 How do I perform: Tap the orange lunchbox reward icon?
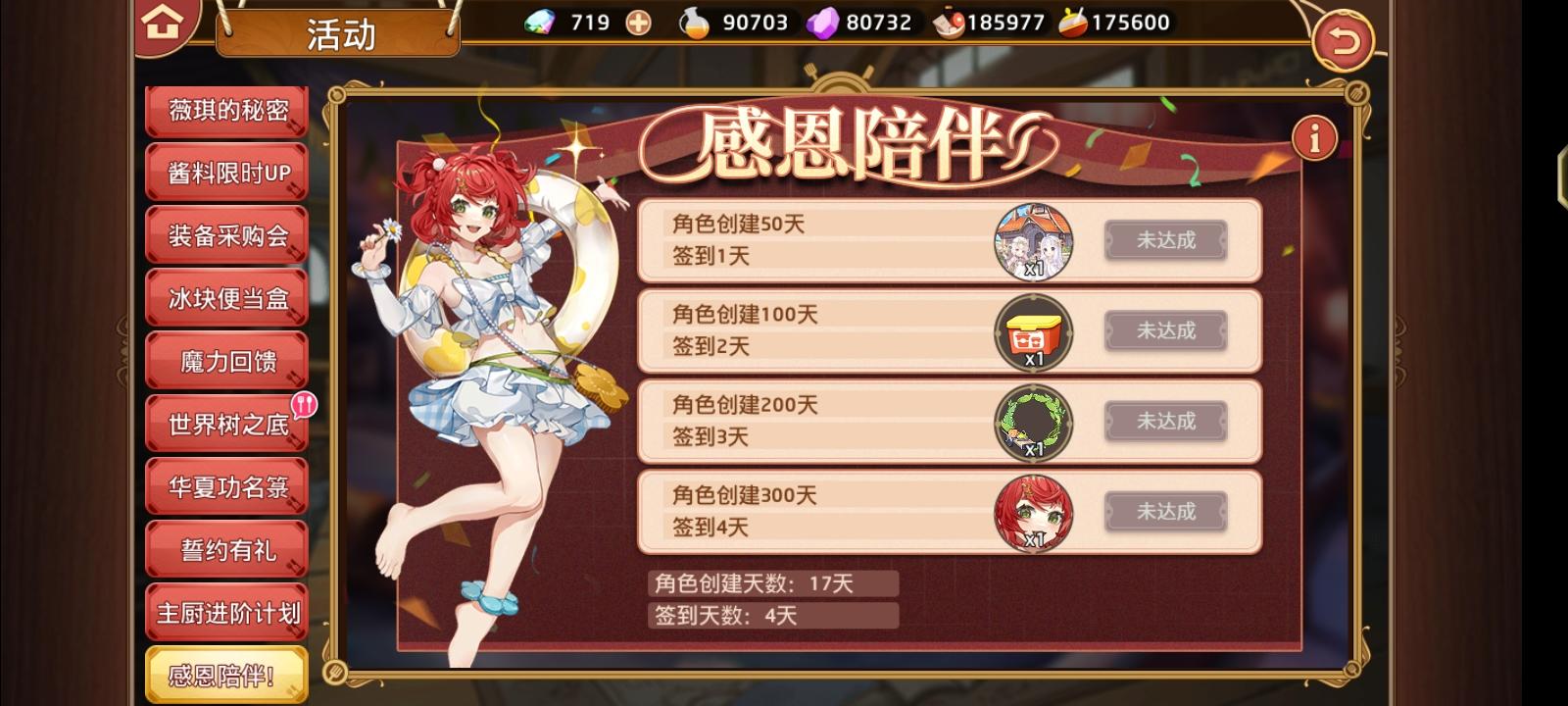pyautogui.click(x=1032, y=331)
